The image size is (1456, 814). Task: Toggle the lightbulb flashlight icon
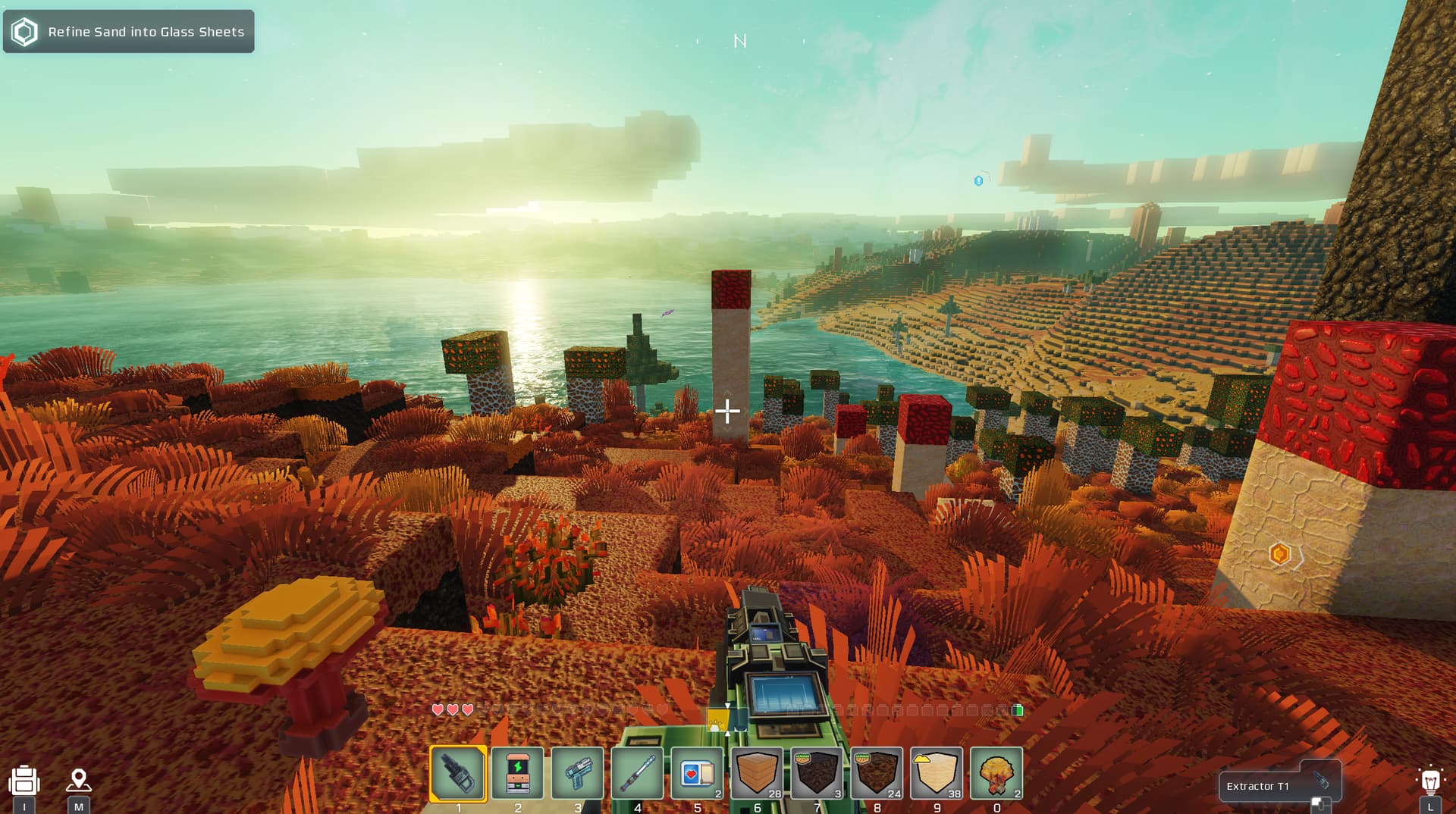[x=1430, y=781]
